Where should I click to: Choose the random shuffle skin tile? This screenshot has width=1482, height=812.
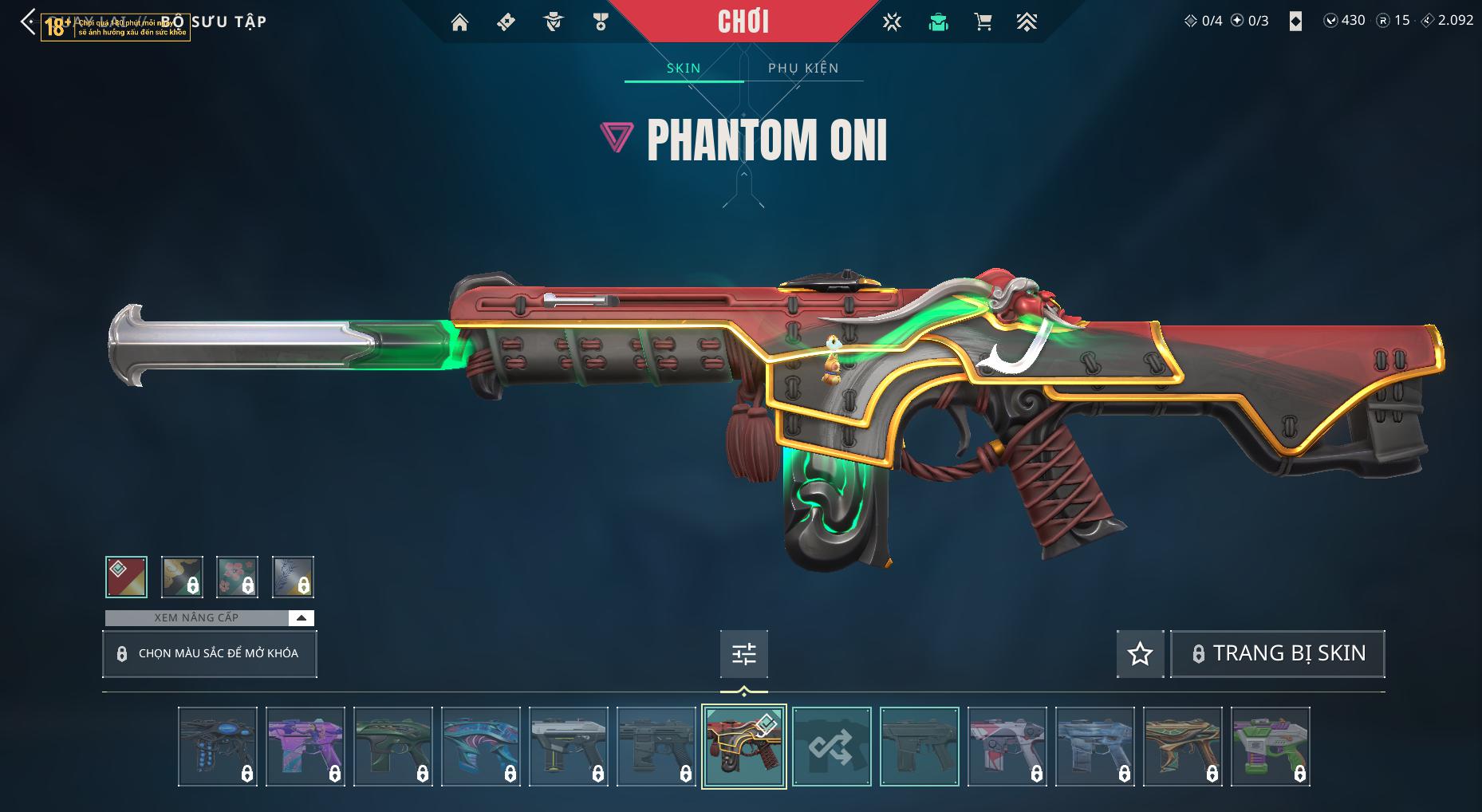(831, 747)
